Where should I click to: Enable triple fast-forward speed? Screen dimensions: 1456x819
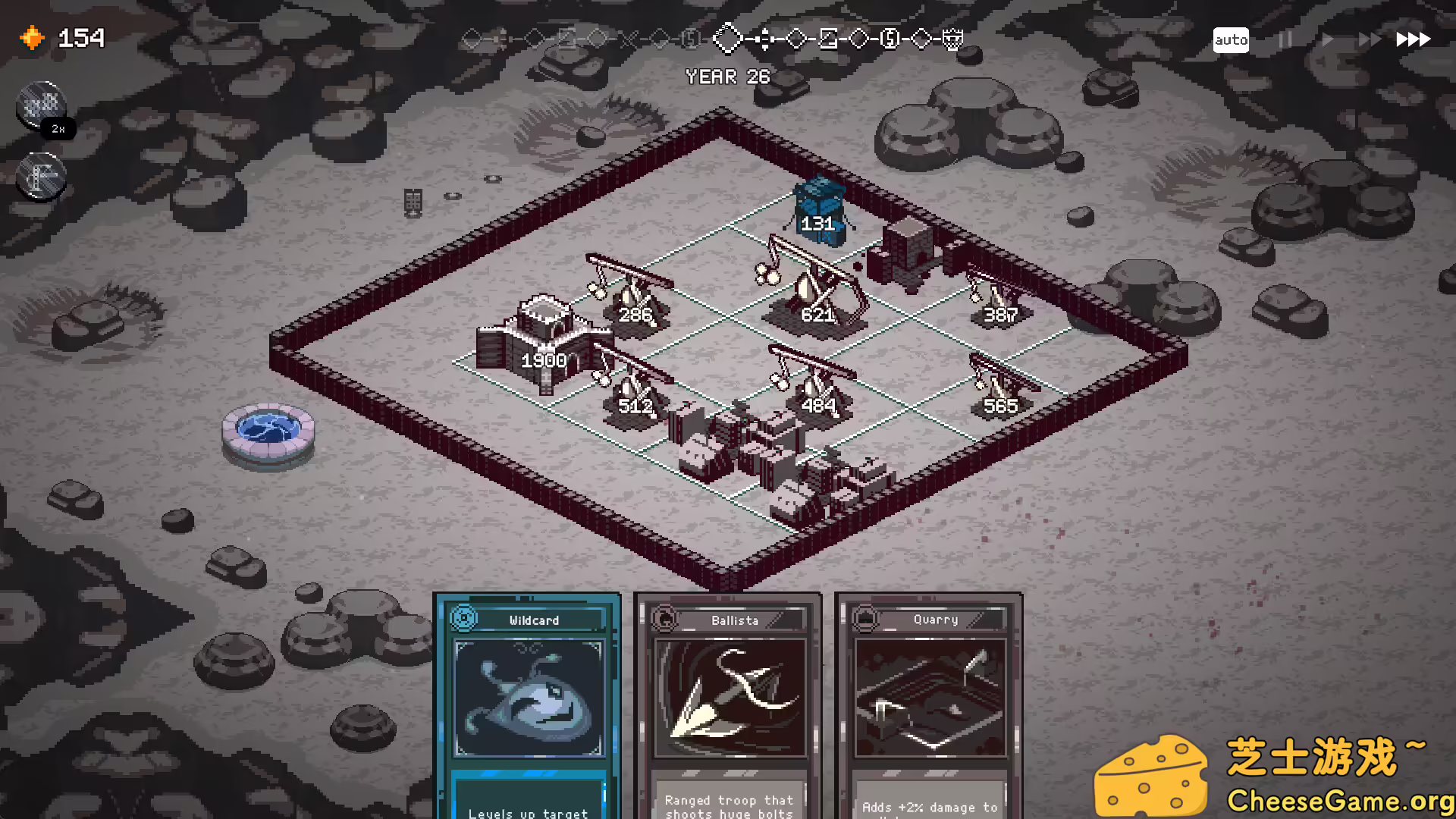point(1414,39)
